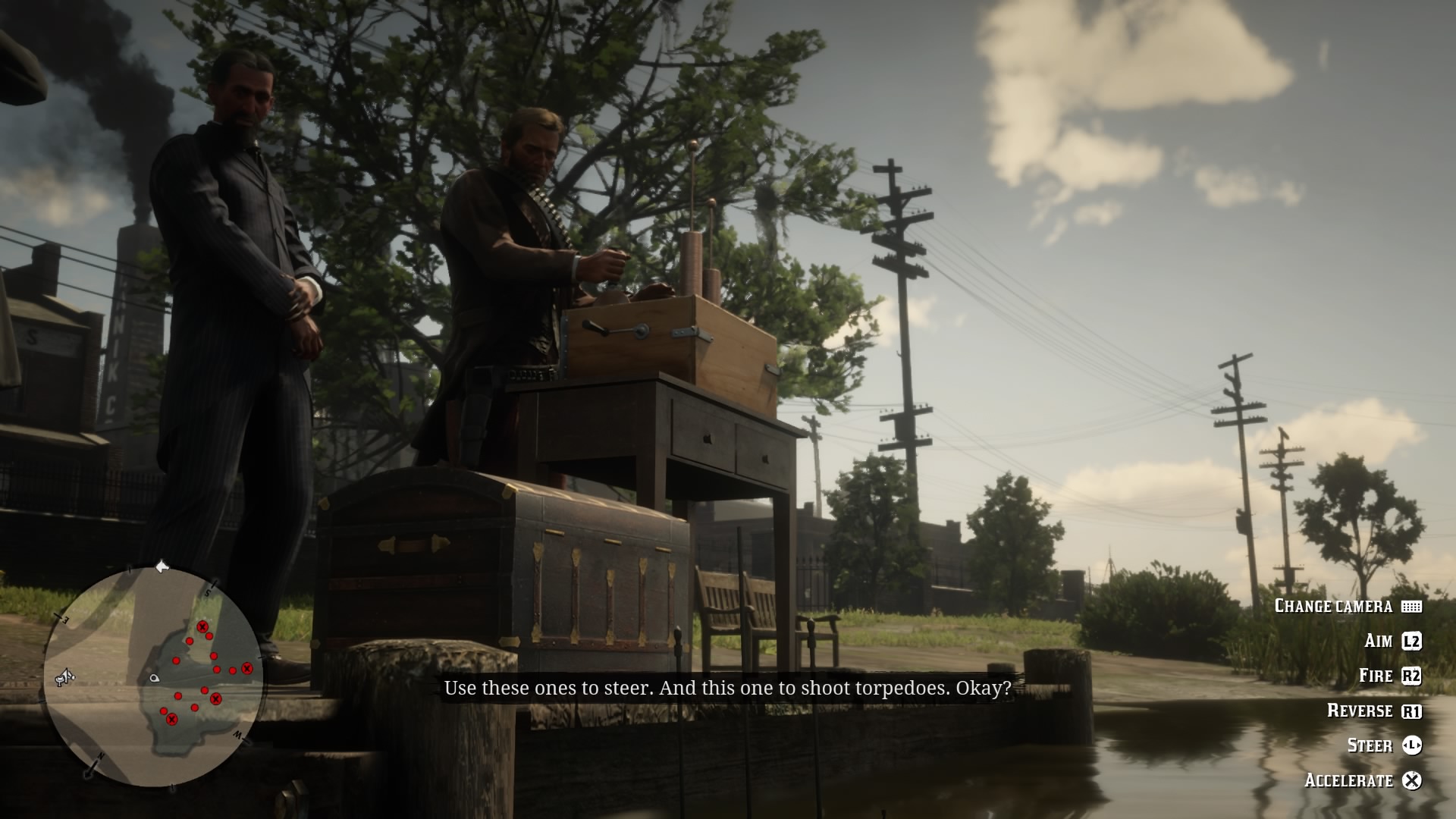This screenshot has height=819, width=1456.
Task: Select the 'Reverse' control label
Action: (x=1360, y=711)
